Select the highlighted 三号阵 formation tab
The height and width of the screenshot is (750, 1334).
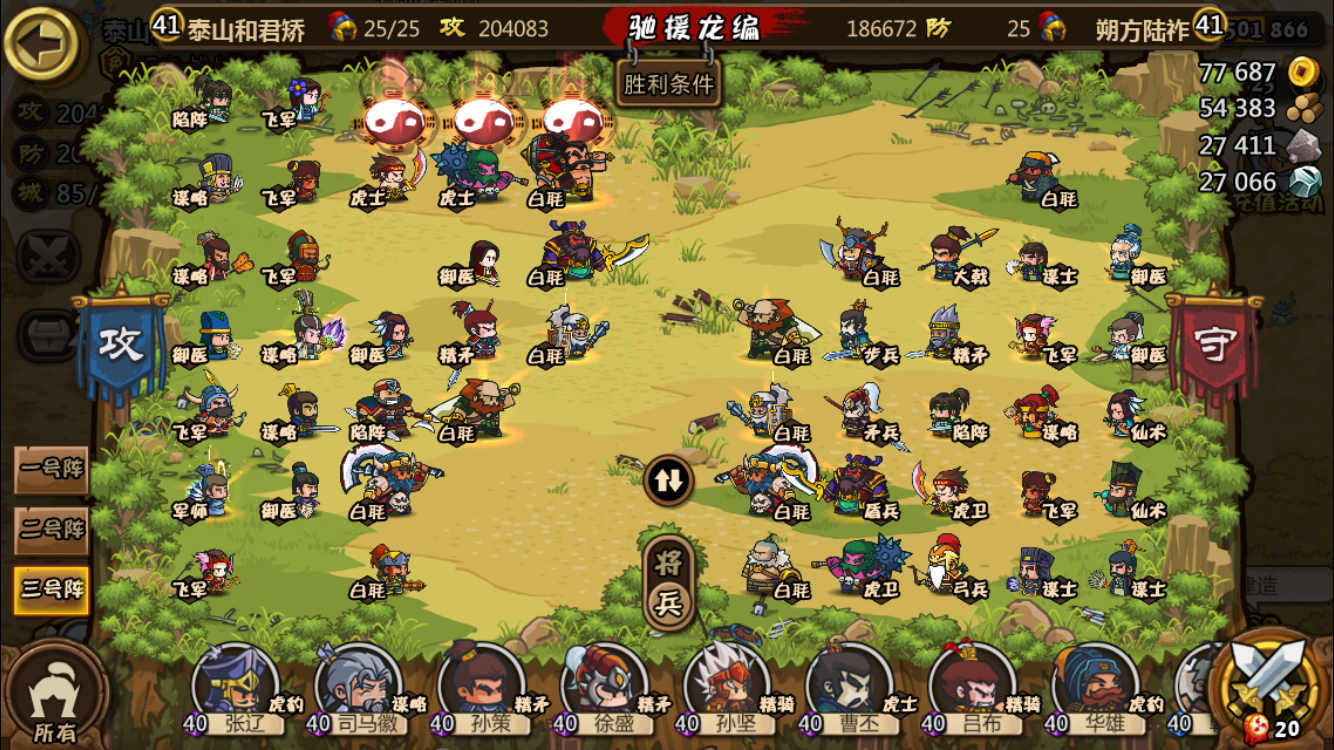click(x=51, y=589)
